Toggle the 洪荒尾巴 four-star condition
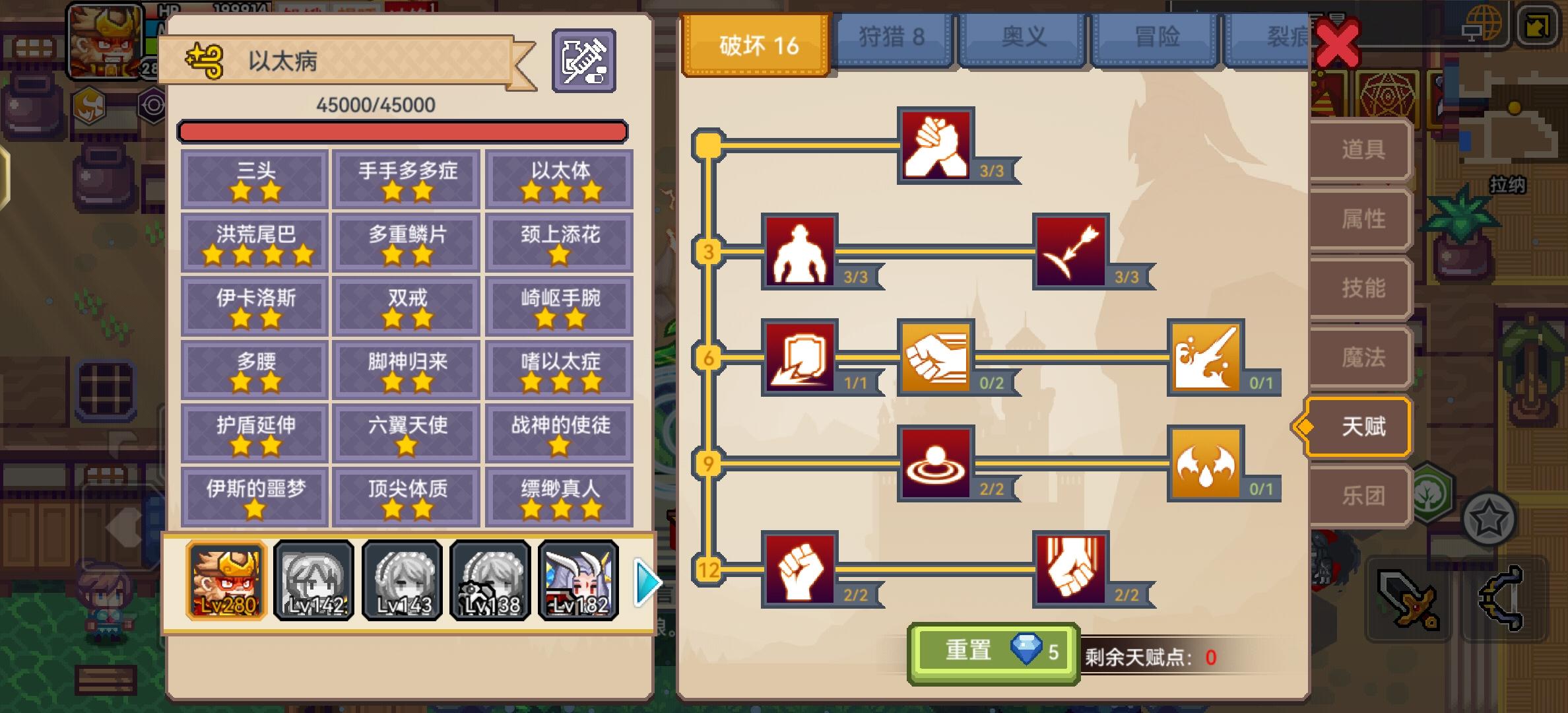Viewport: 1568px width, 713px height. tap(253, 242)
